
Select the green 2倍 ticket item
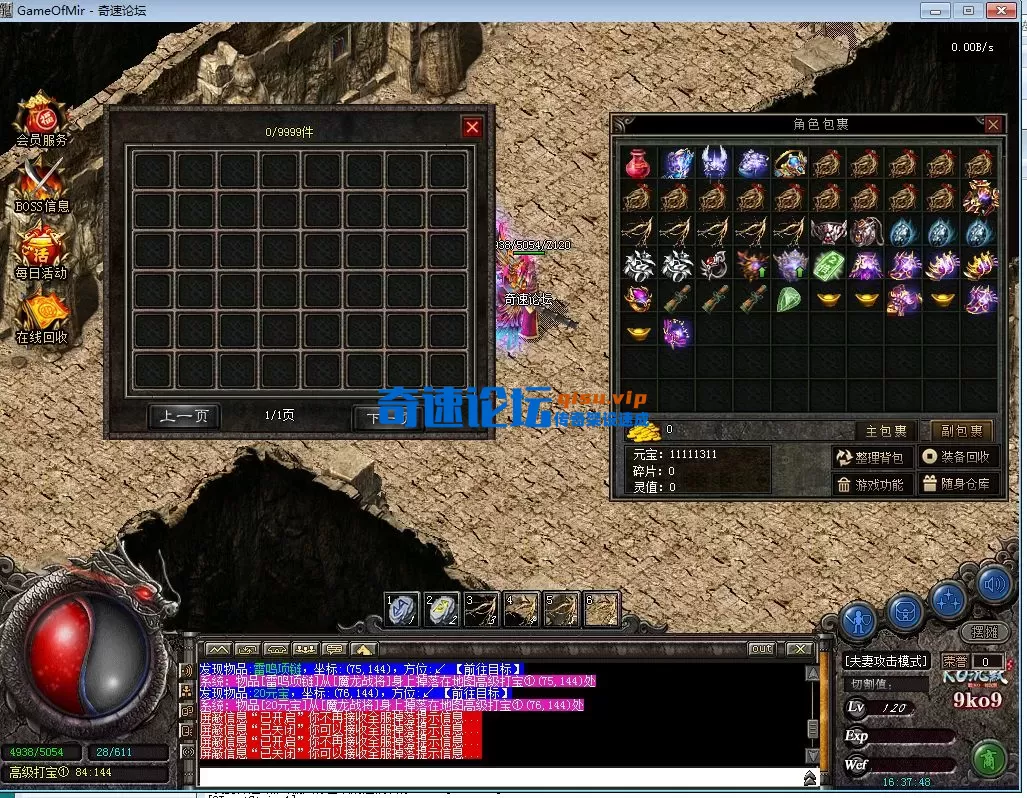826,265
